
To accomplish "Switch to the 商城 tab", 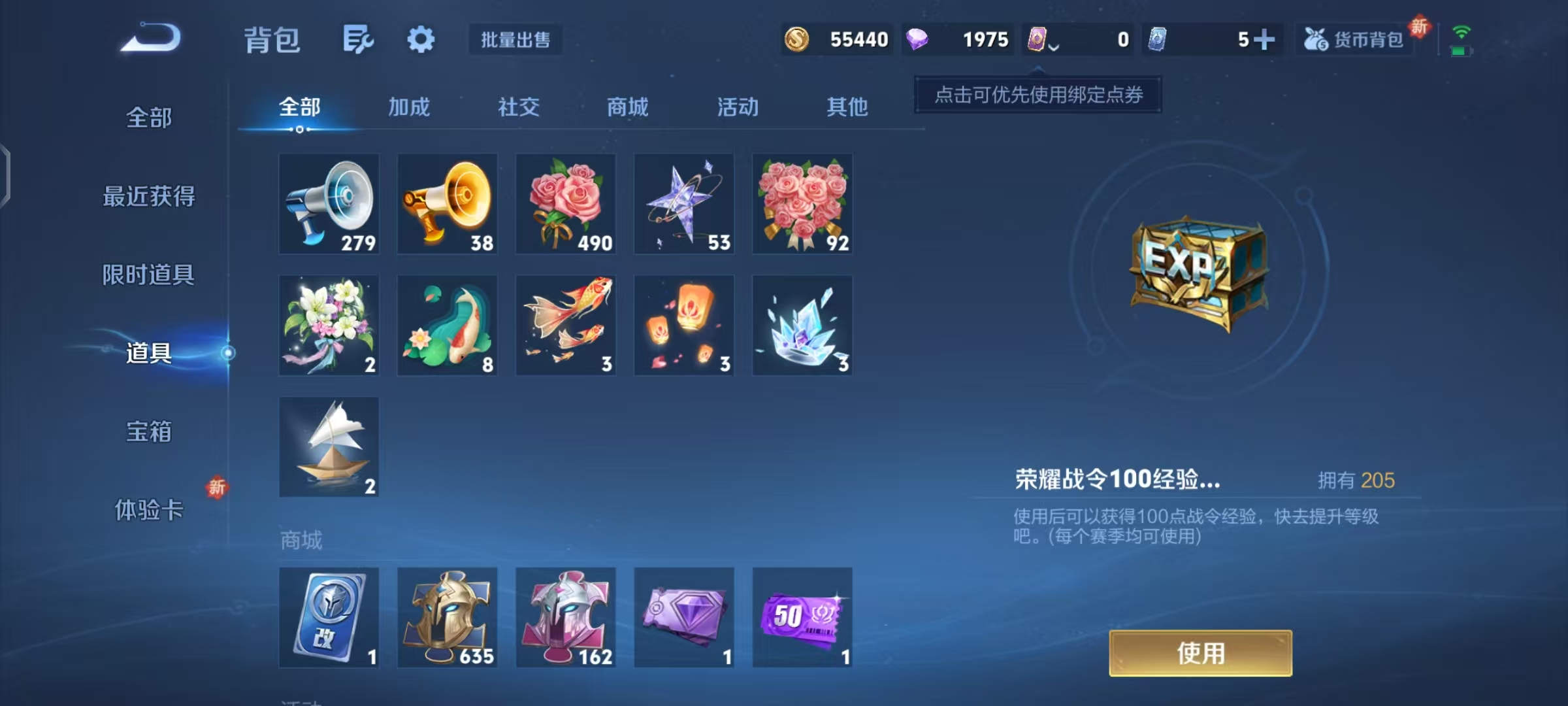I will (627, 107).
